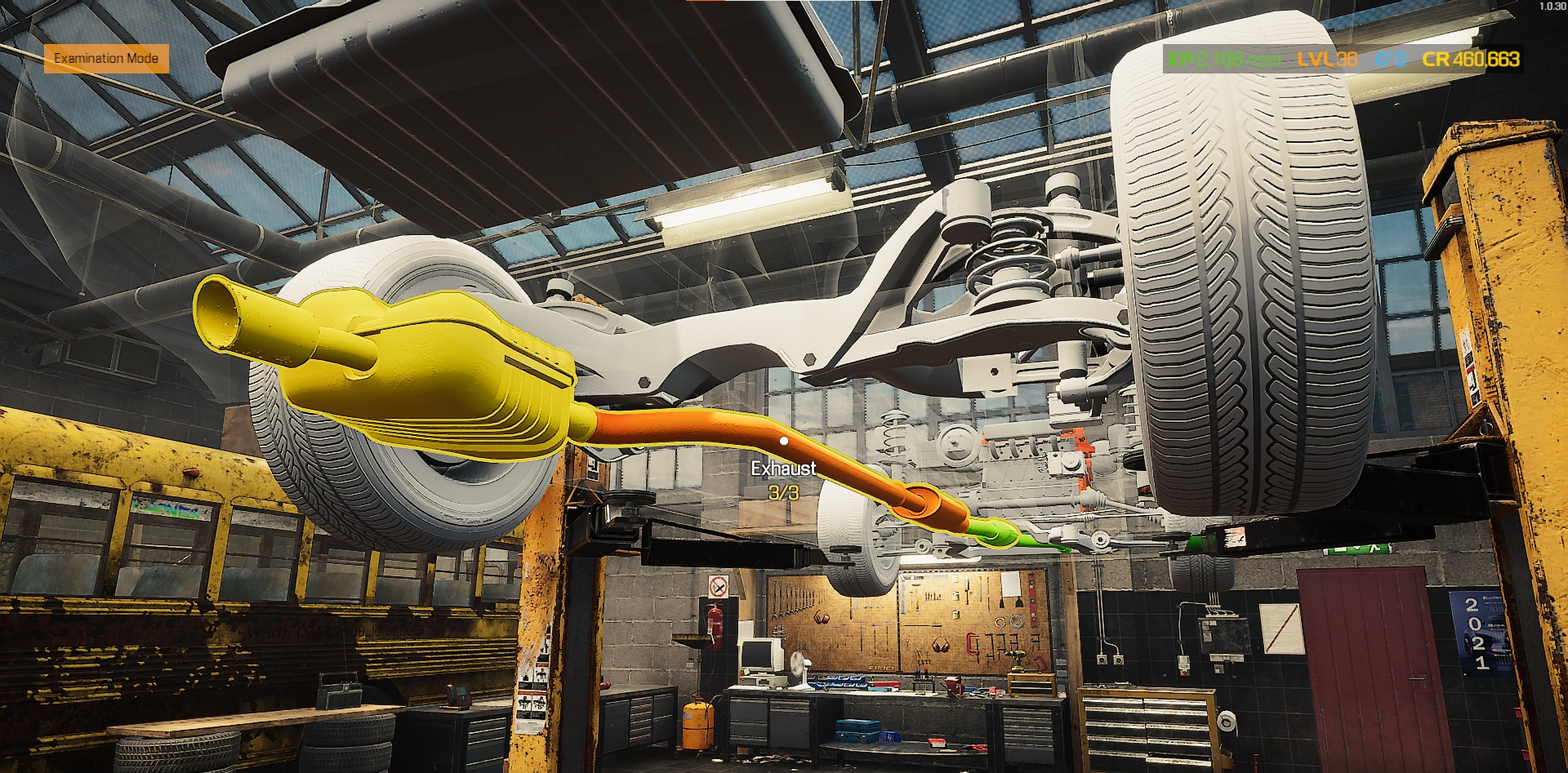This screenshot has width=1568, height=773.
Task: Toggle Examination Mode via the orange badge
Action: click(x=106, y=58)
